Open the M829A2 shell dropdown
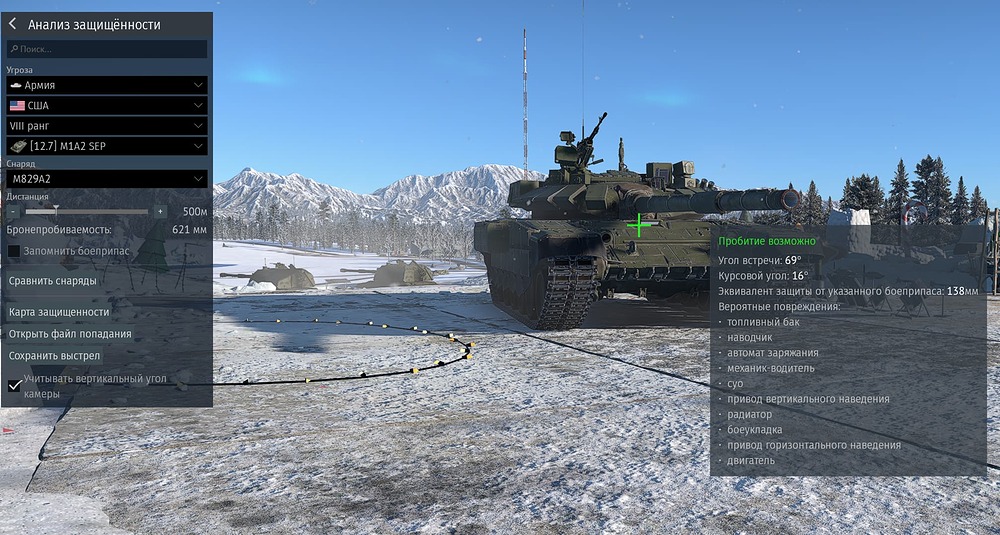 [x=107, y=179]
